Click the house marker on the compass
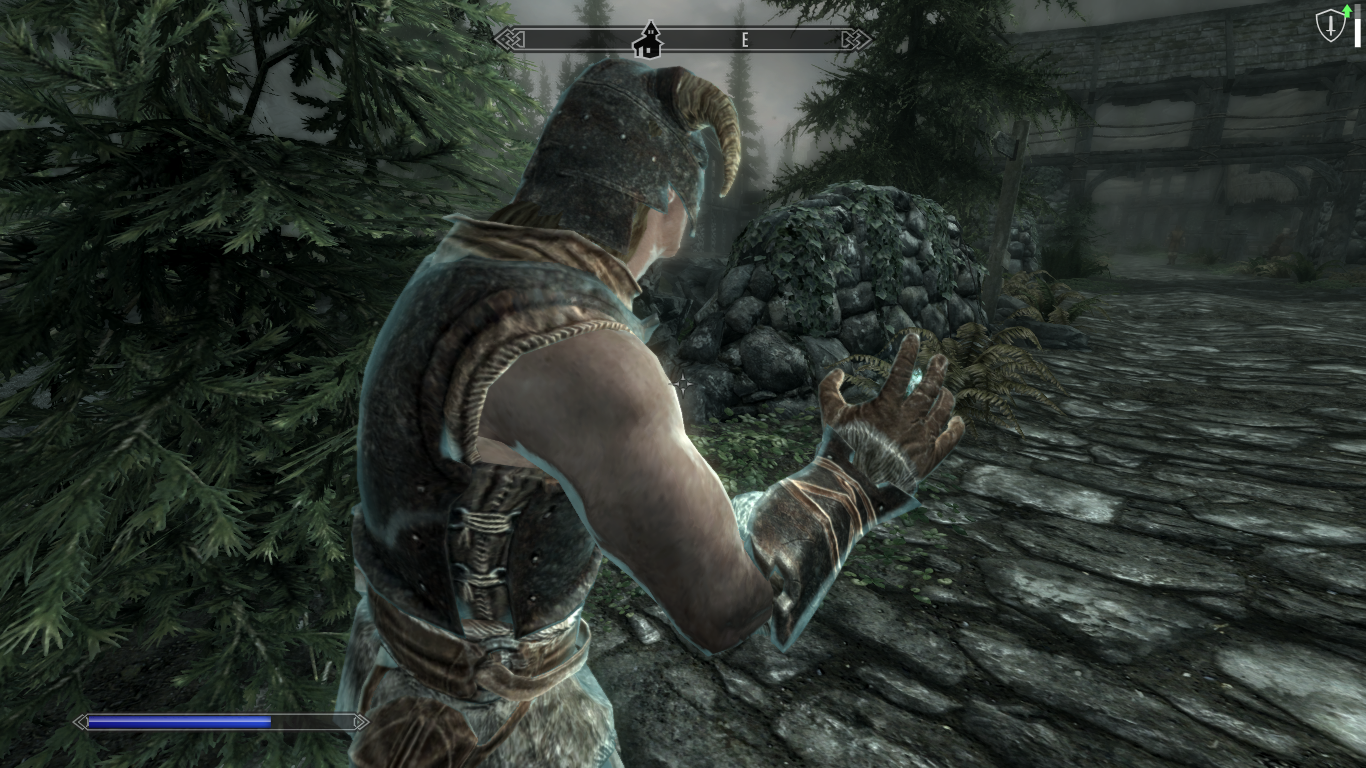This screenshot has width=1366, height=768. point(649,39)
